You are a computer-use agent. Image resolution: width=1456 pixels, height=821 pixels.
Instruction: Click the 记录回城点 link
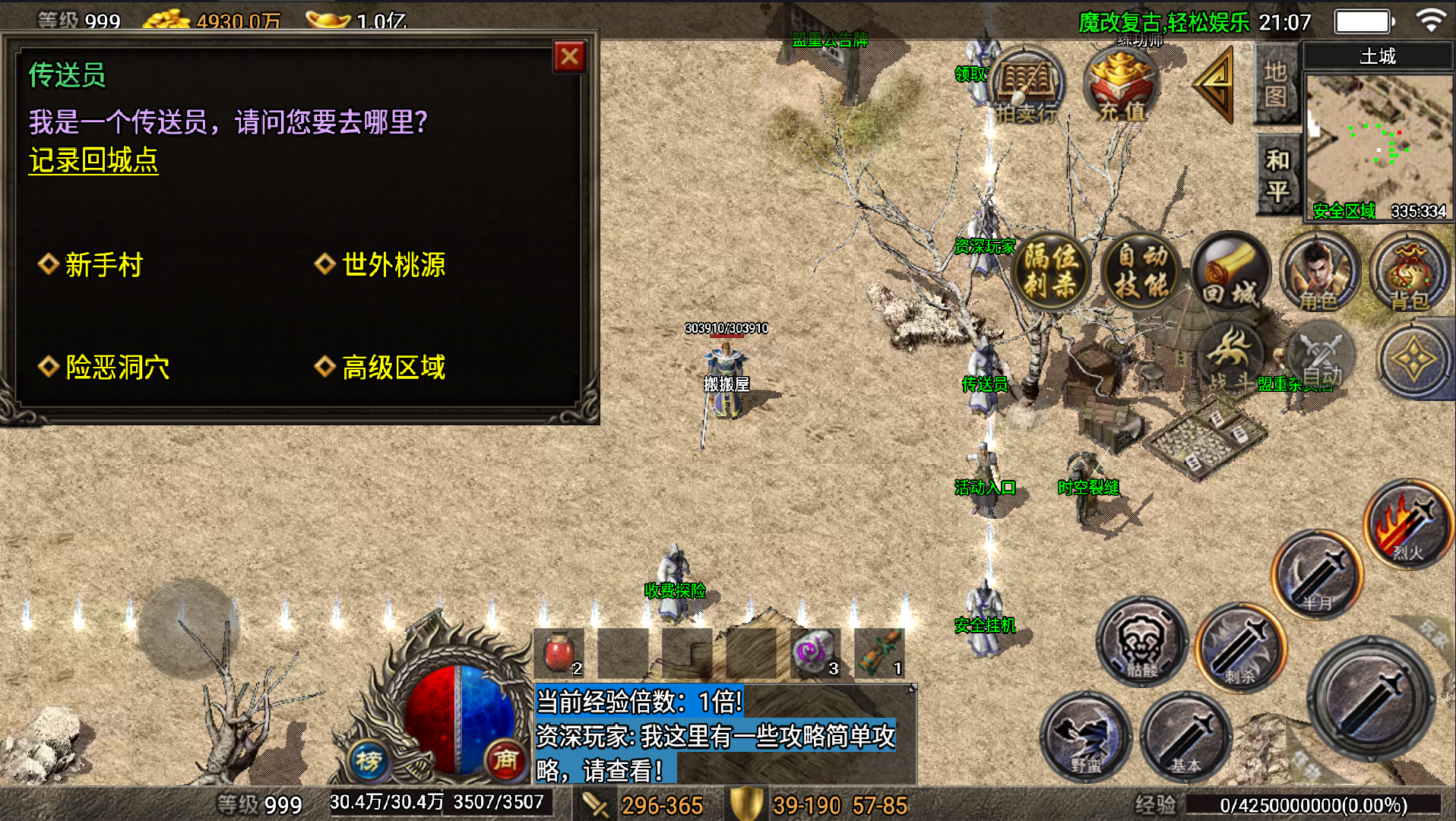click(93, 159)
